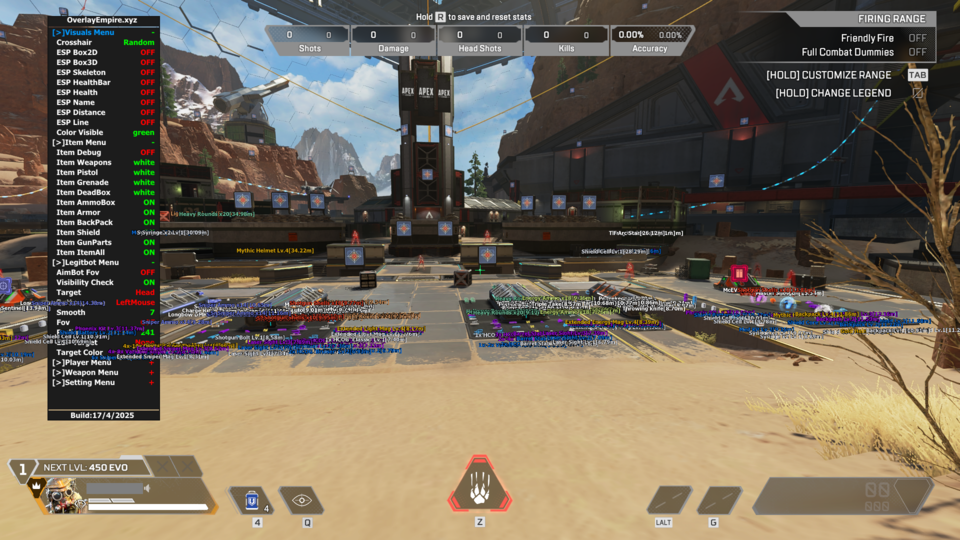Image resolution: width=960 pixels, height=540 pixels.
Task: Toggle the ESP Name setting
Action: tap(147, 103)
